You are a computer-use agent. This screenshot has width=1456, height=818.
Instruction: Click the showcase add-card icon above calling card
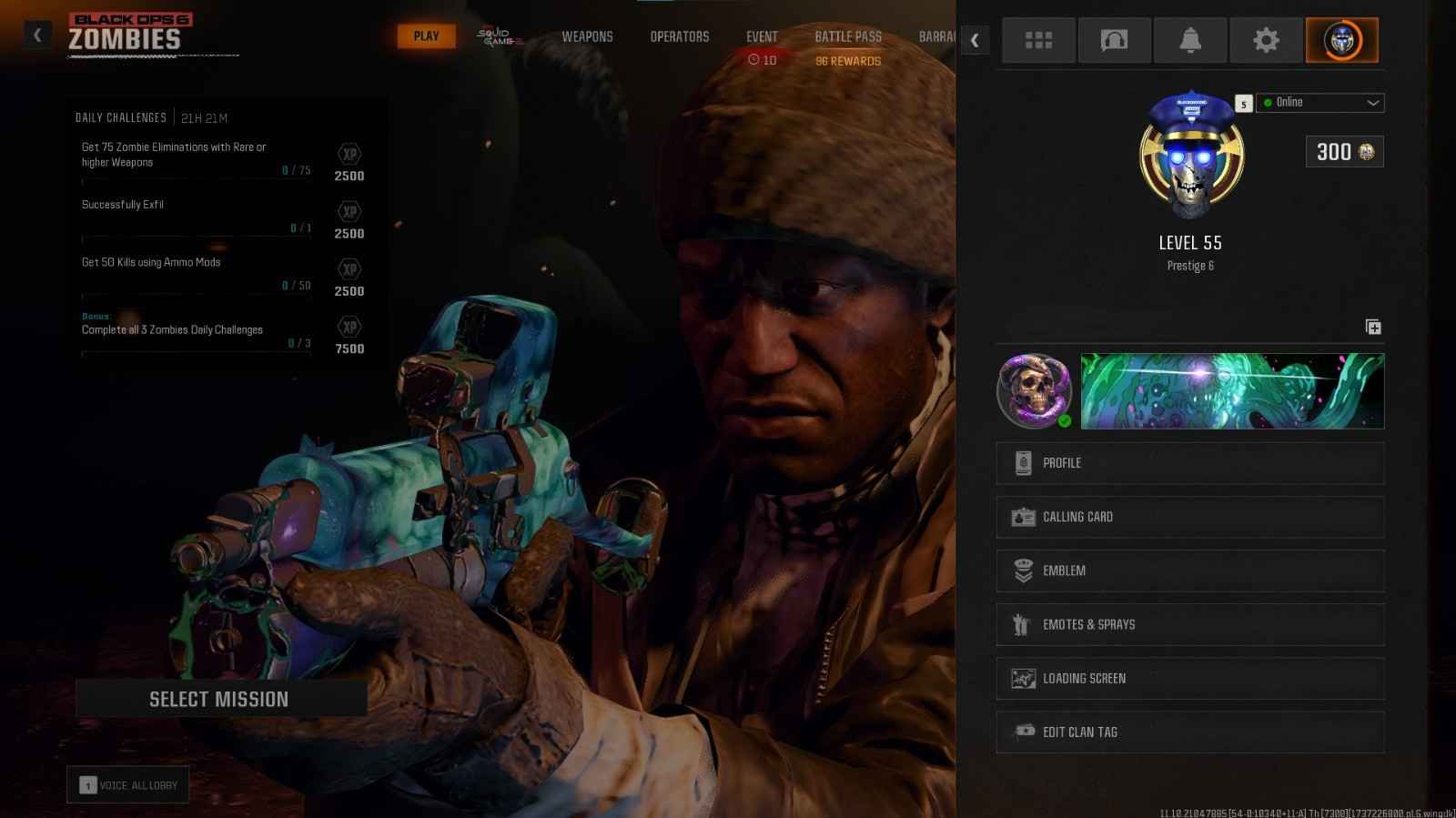pos(1374,326)
